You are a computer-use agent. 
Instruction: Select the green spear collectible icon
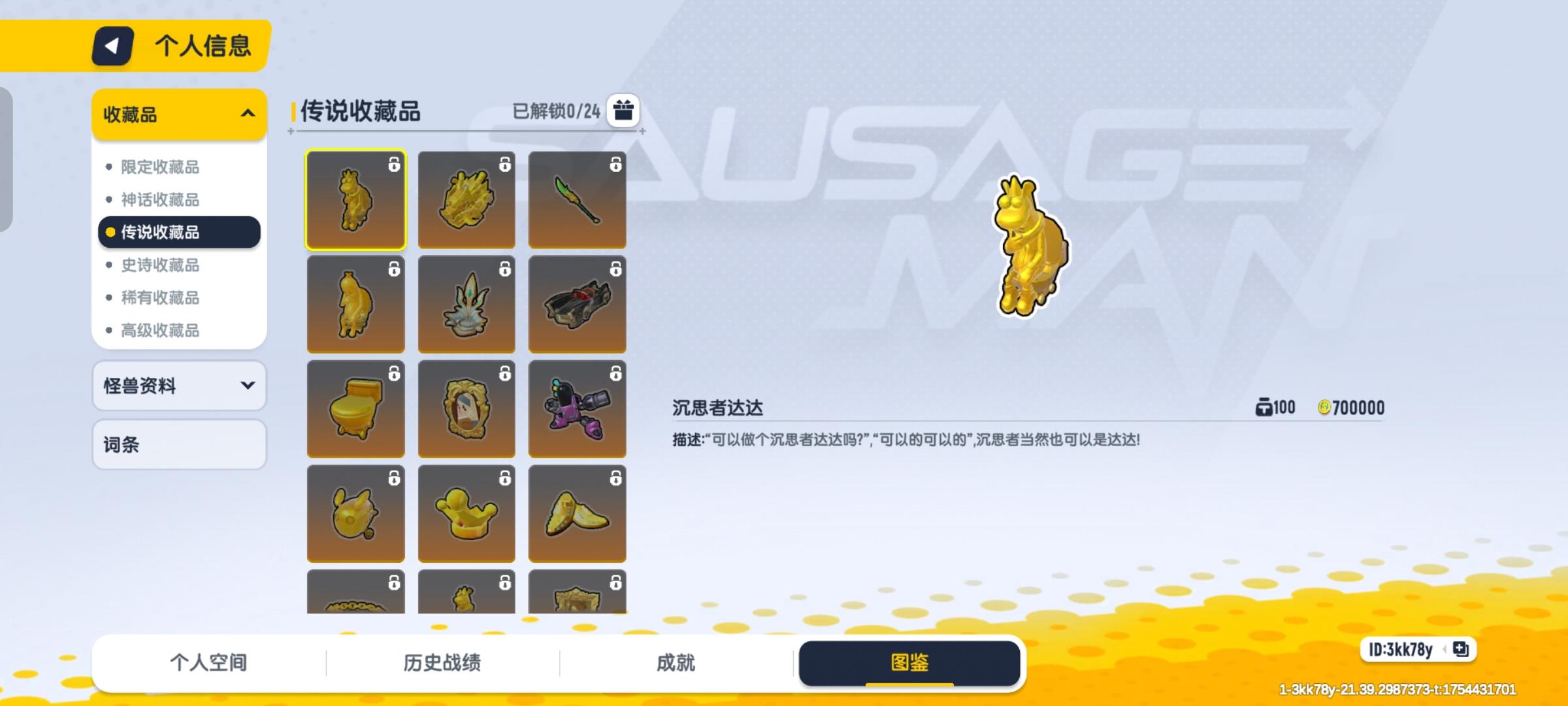(577, 199)
